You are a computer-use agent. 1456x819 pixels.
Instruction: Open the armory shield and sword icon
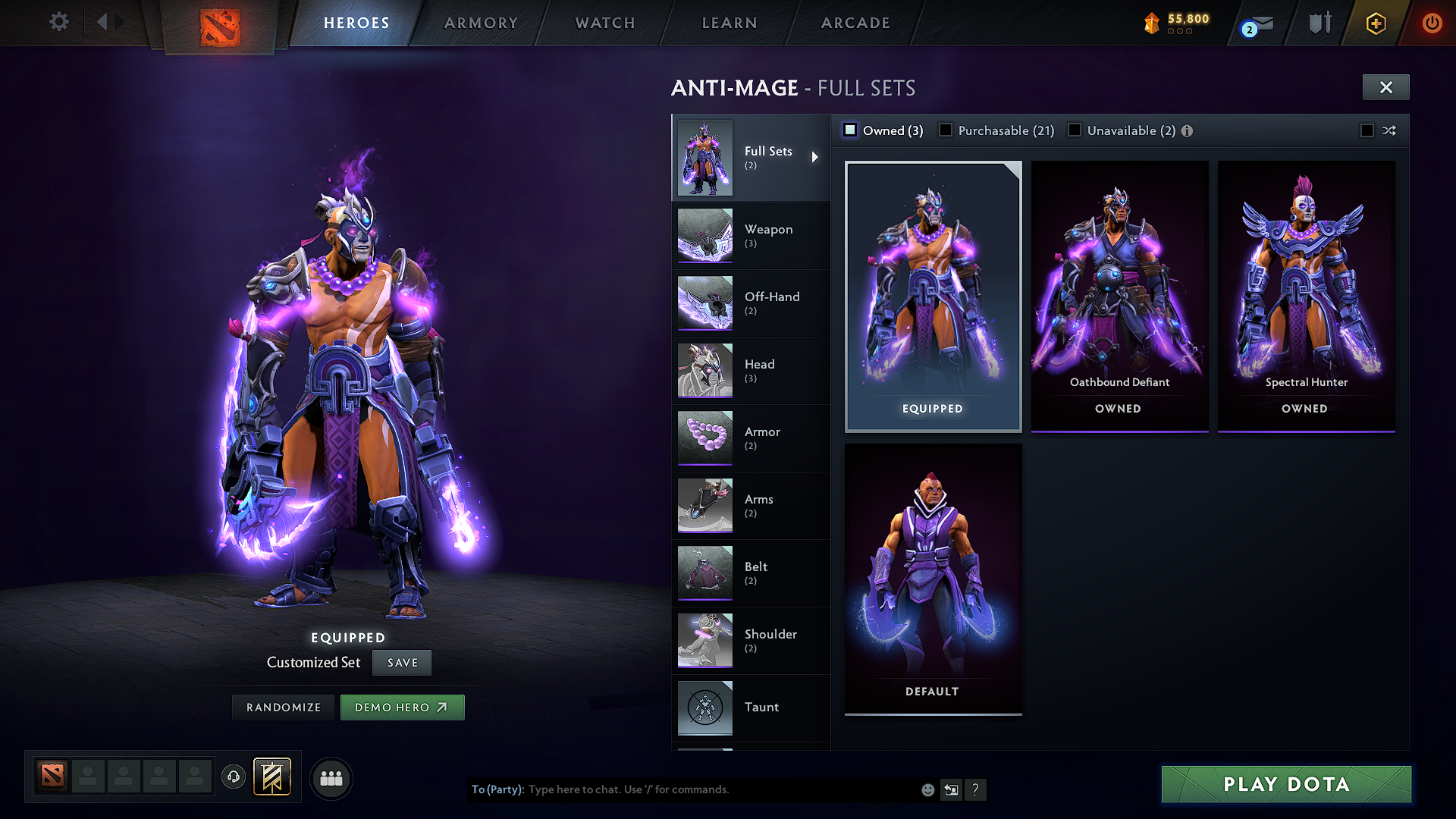click(x=1319, y=23)
